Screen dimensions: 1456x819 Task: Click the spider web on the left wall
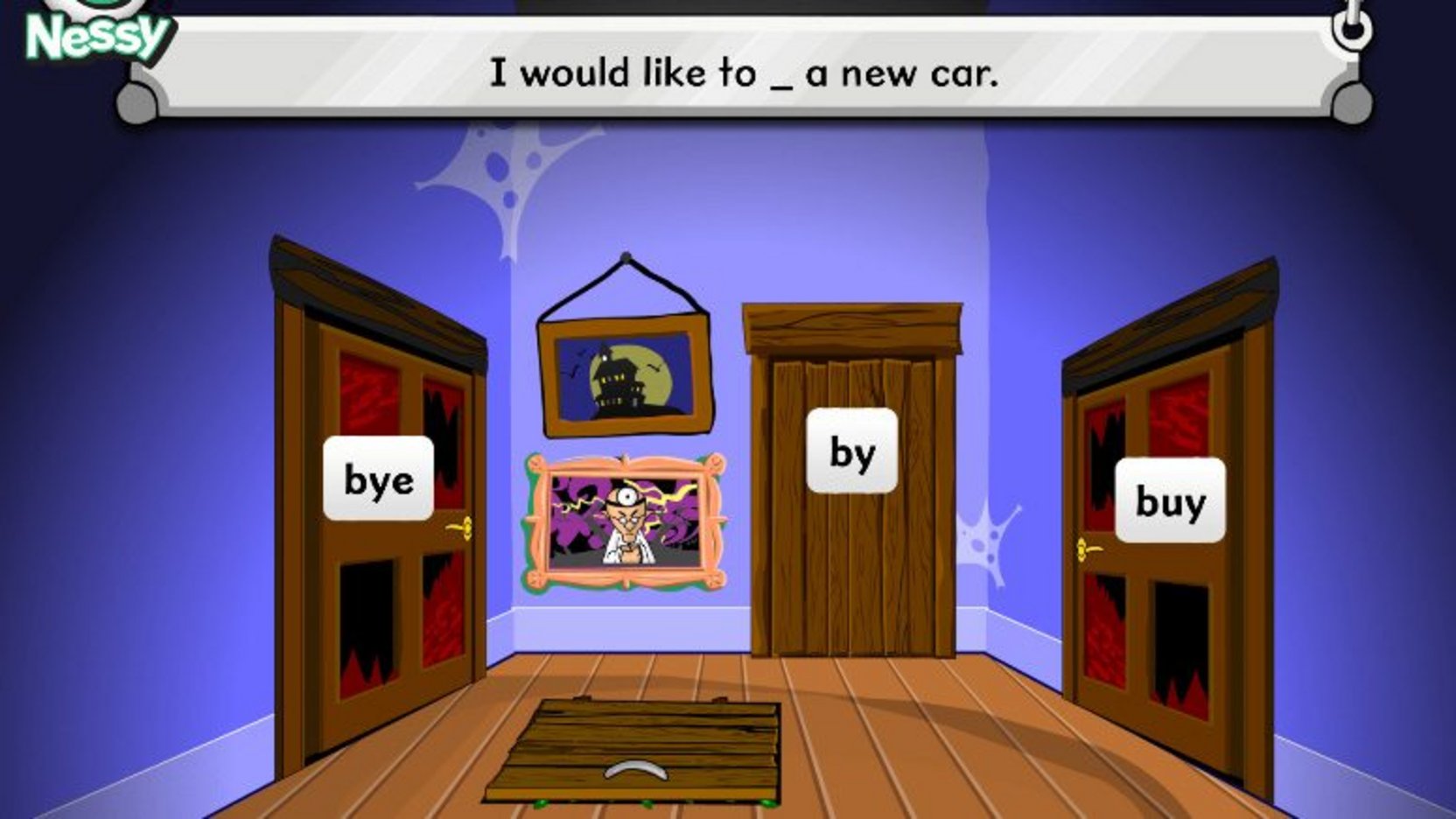point(499,162)
